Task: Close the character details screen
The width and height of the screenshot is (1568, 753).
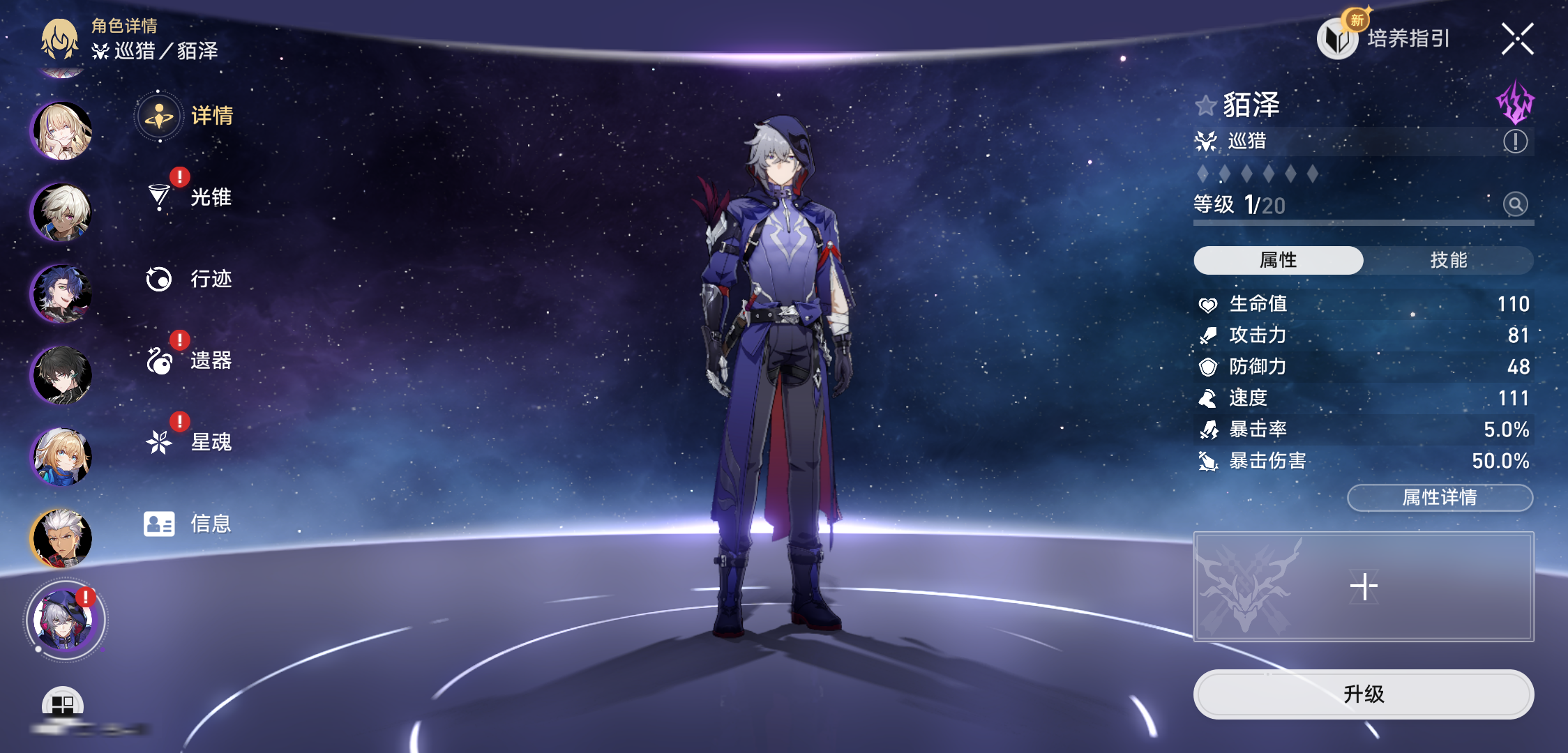Action: pos(1517,39)
